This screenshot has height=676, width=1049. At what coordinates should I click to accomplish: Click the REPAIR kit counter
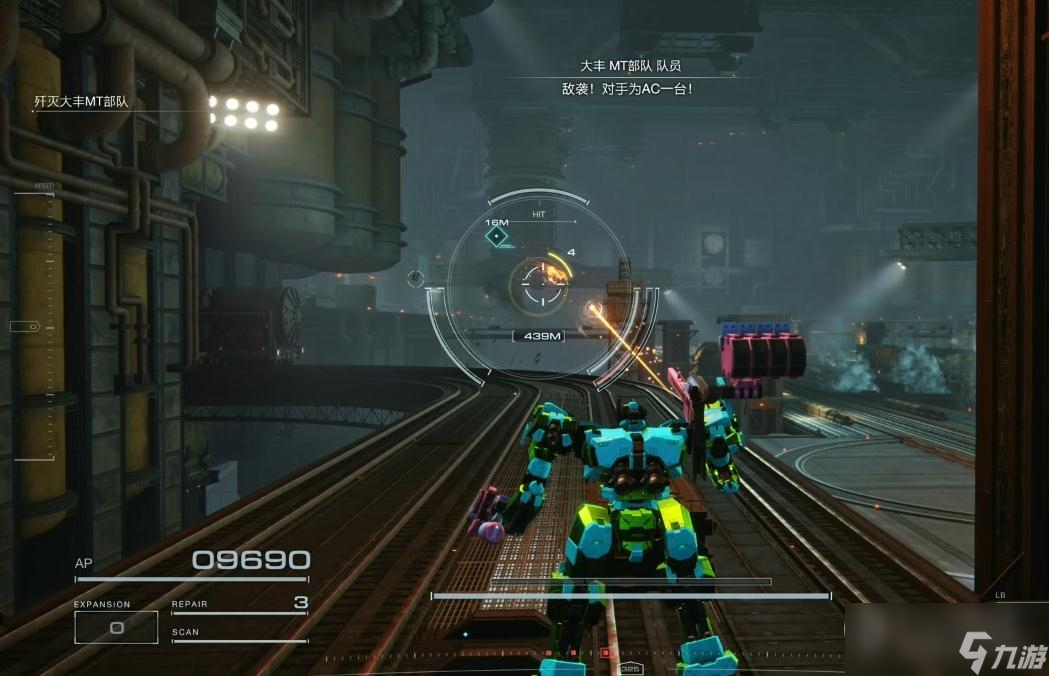tap(300, 602)
